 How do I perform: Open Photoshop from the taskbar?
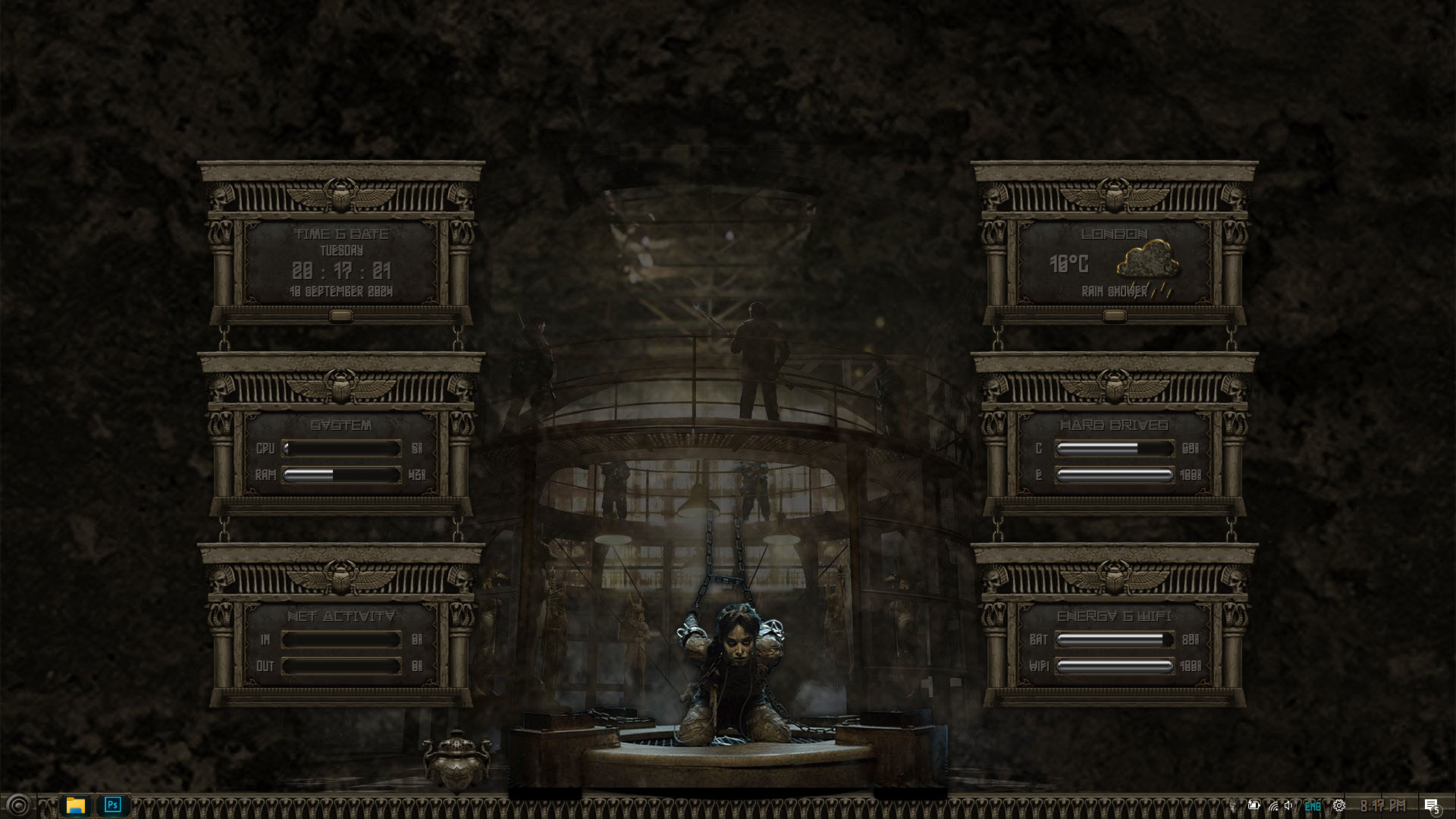(x=113, y=805)
